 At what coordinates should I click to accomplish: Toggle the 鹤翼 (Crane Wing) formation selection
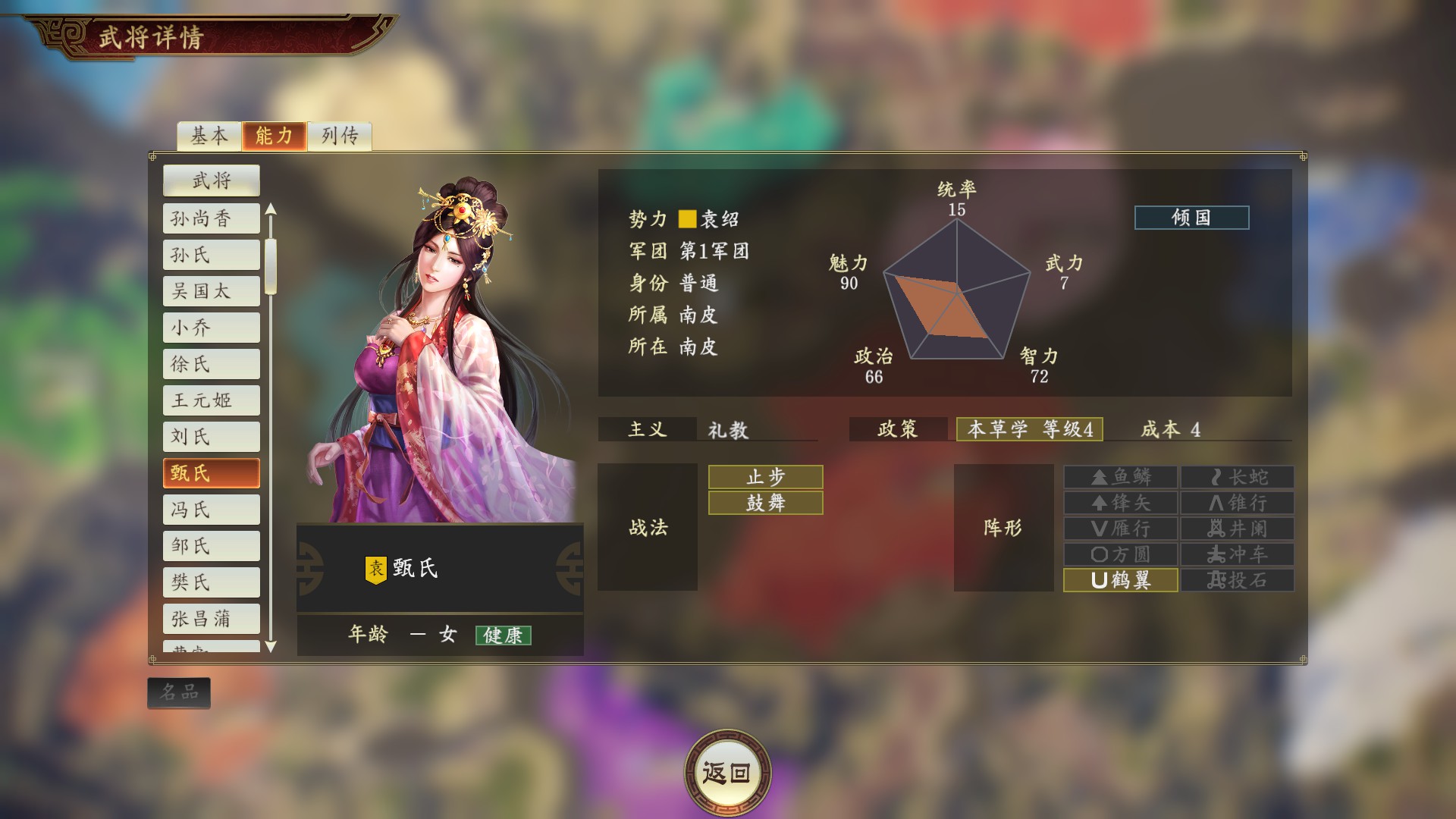(1120, 580)
